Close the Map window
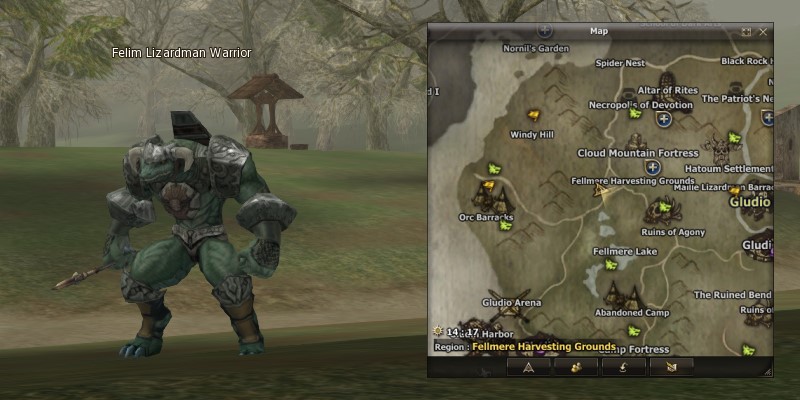The image size is (800, 400). [764, 32]
